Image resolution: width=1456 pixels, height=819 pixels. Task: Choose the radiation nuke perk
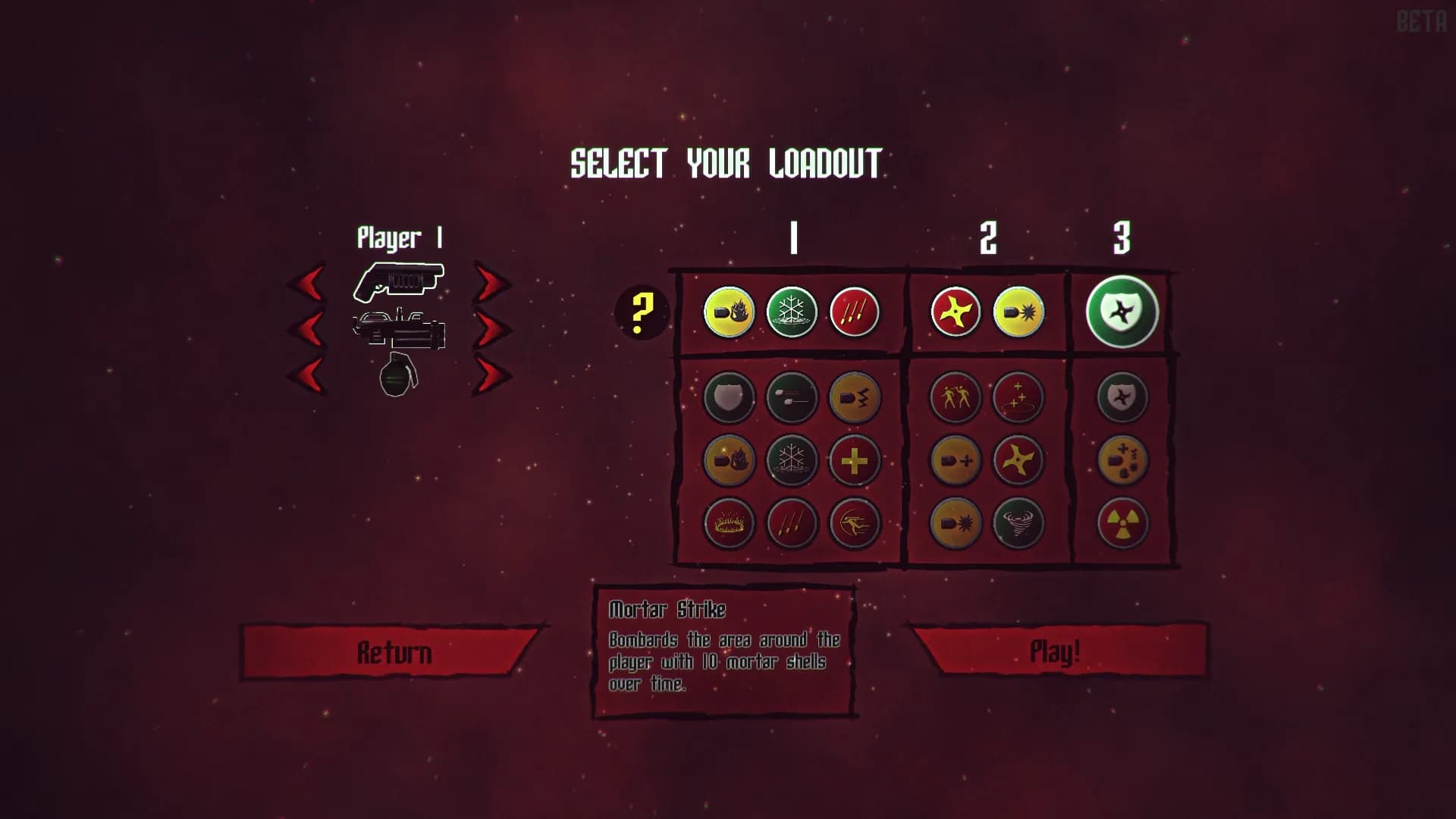tap(1122, 523)
